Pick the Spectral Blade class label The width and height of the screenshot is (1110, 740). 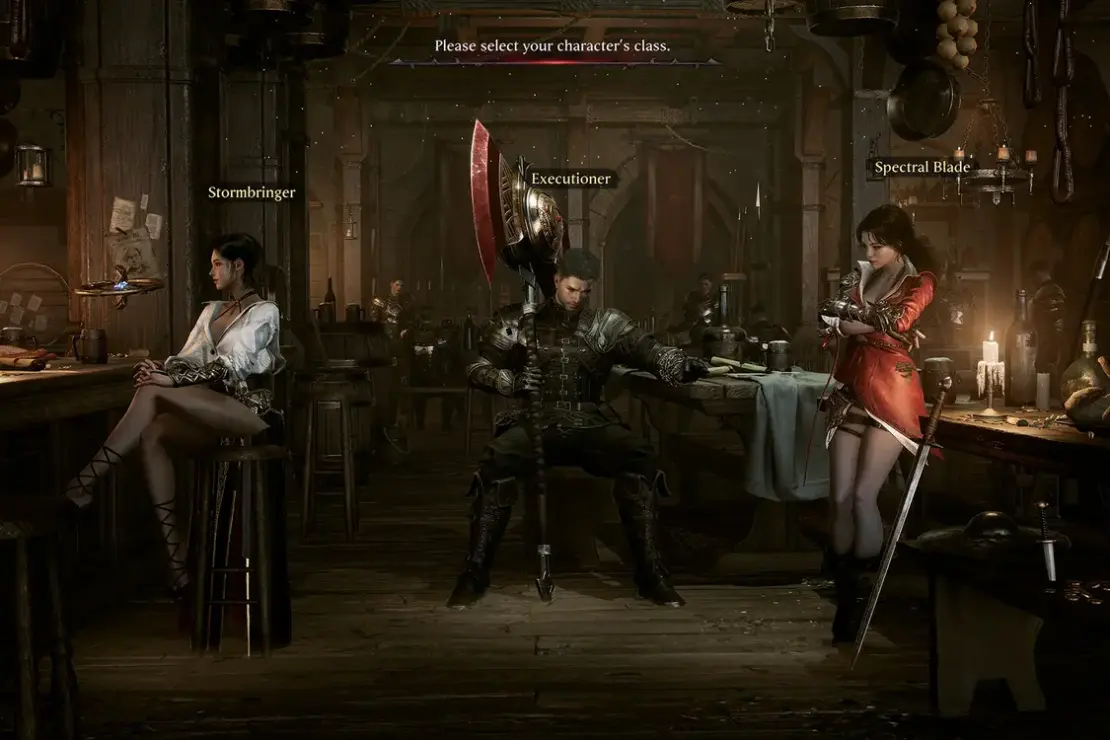click(921, 167)
